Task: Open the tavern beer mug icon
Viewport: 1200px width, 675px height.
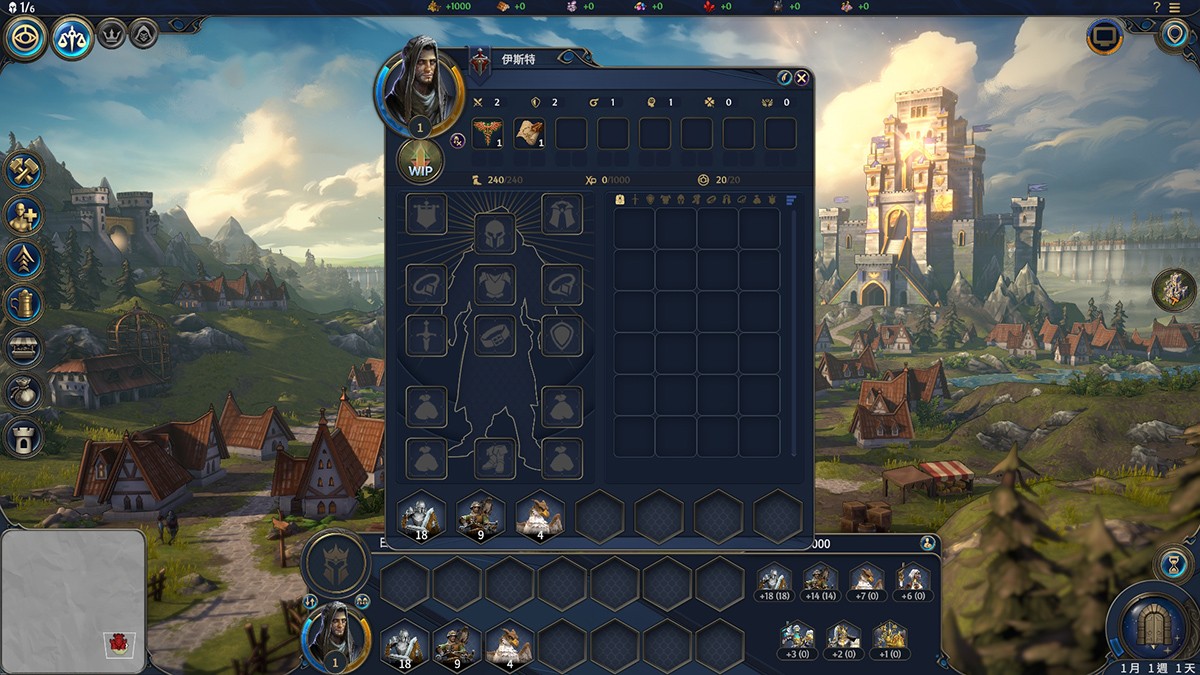Action: [x=24, y=304]
